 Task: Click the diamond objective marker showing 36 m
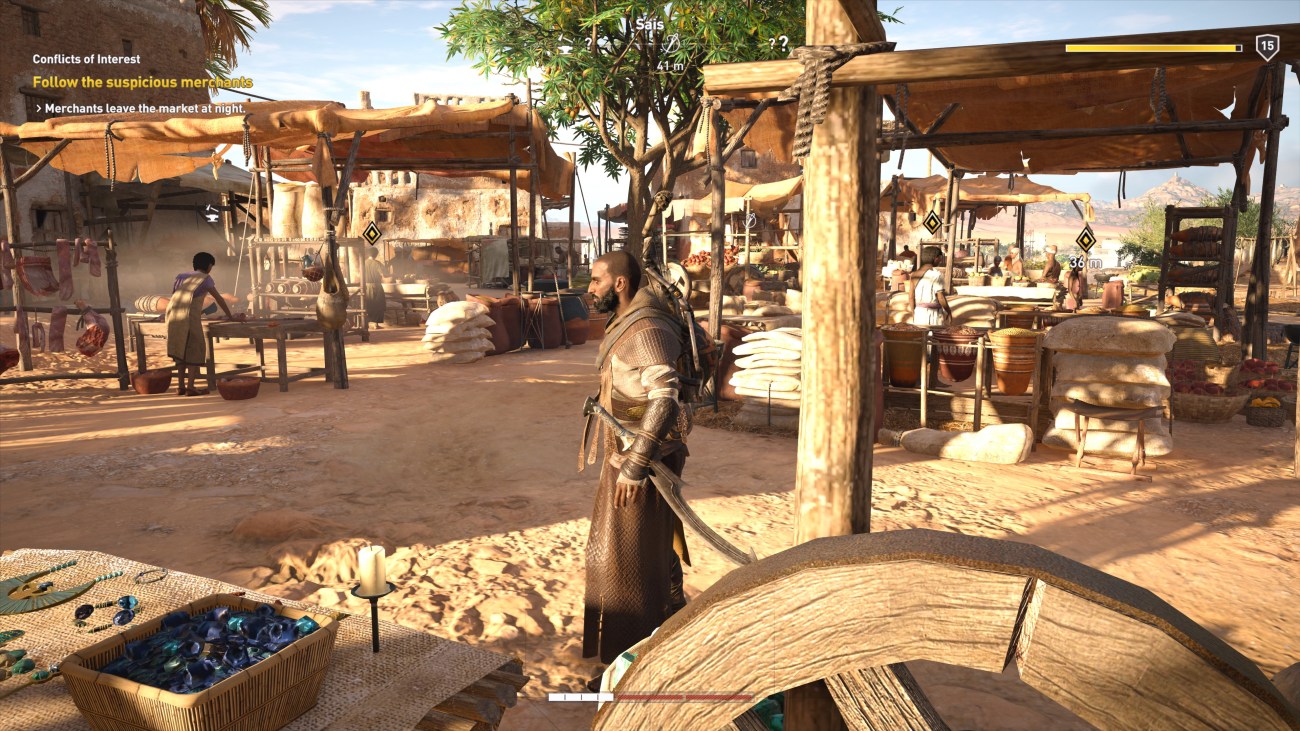[1084, 239]
